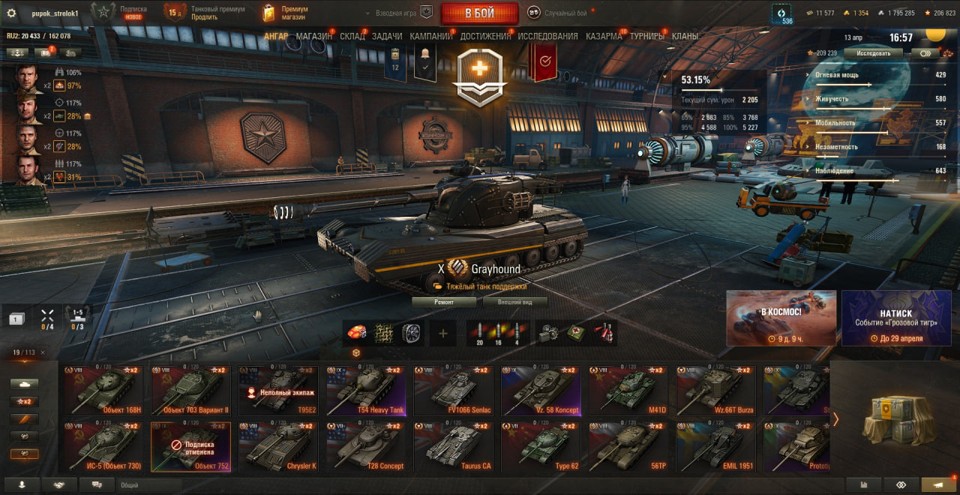Image resolution: width=960 pixels, height=495 pixels.
Task: Click the «Исследовать» research button
Action: (872, 53)
